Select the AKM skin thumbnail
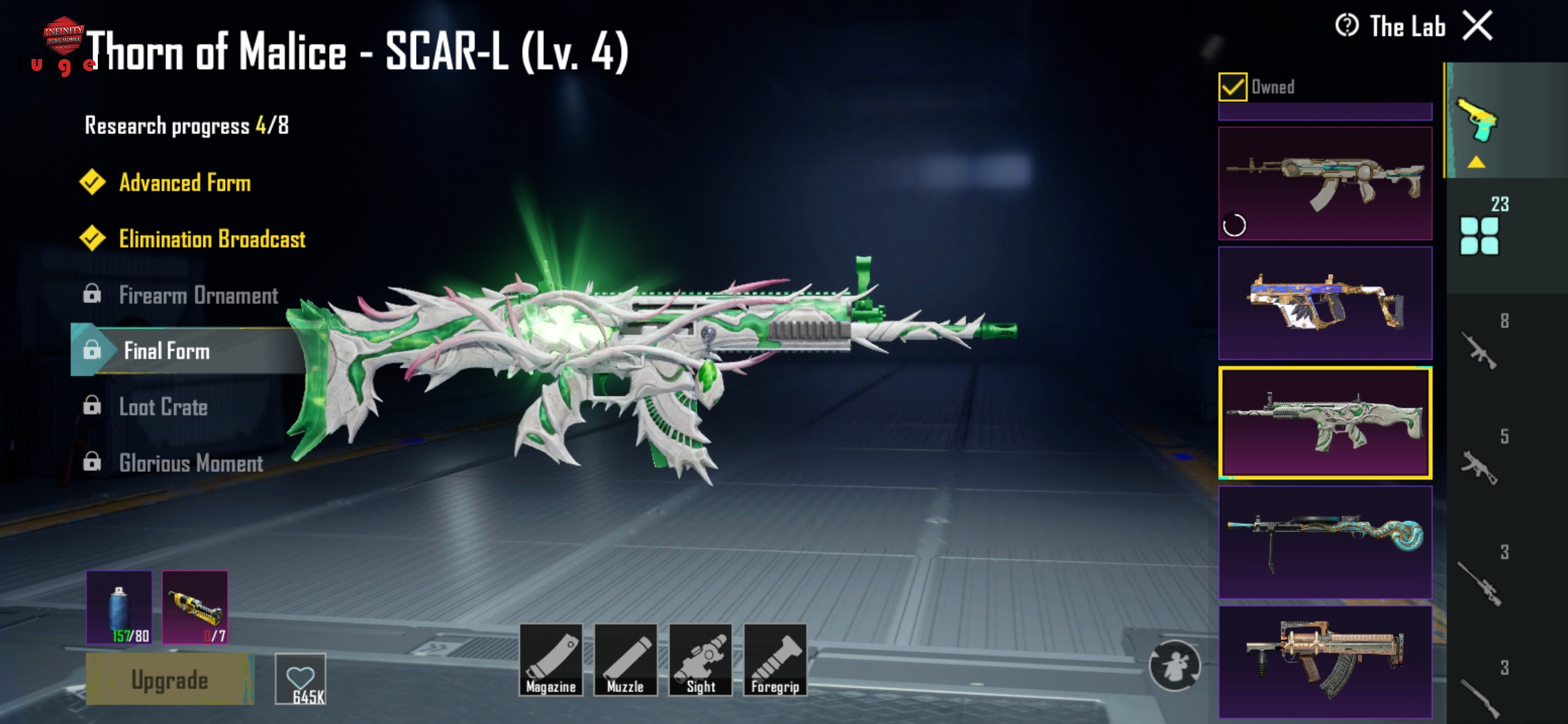This screenshot has width=1568, height=724. (x=1325, y=183)
